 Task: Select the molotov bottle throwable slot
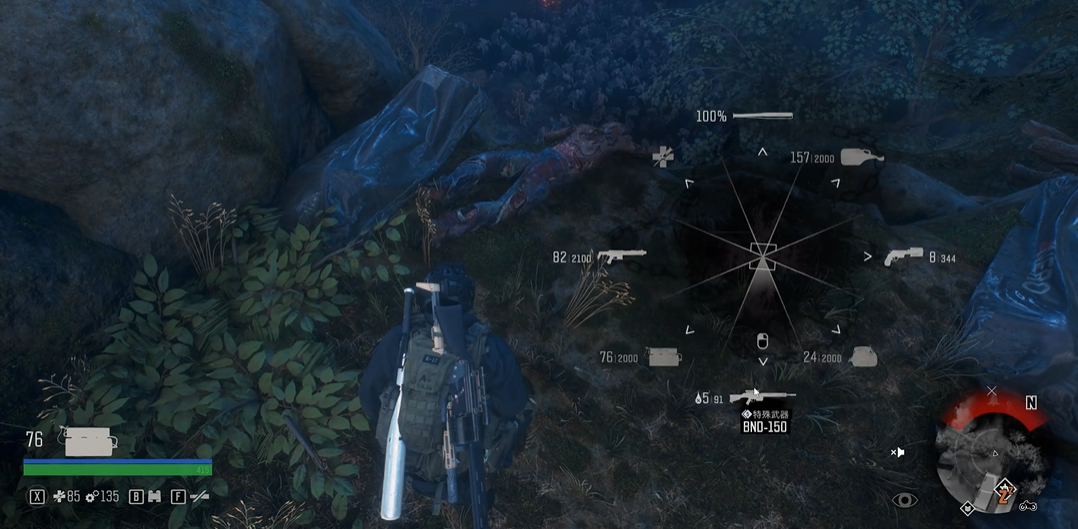[x=862, y=157]
